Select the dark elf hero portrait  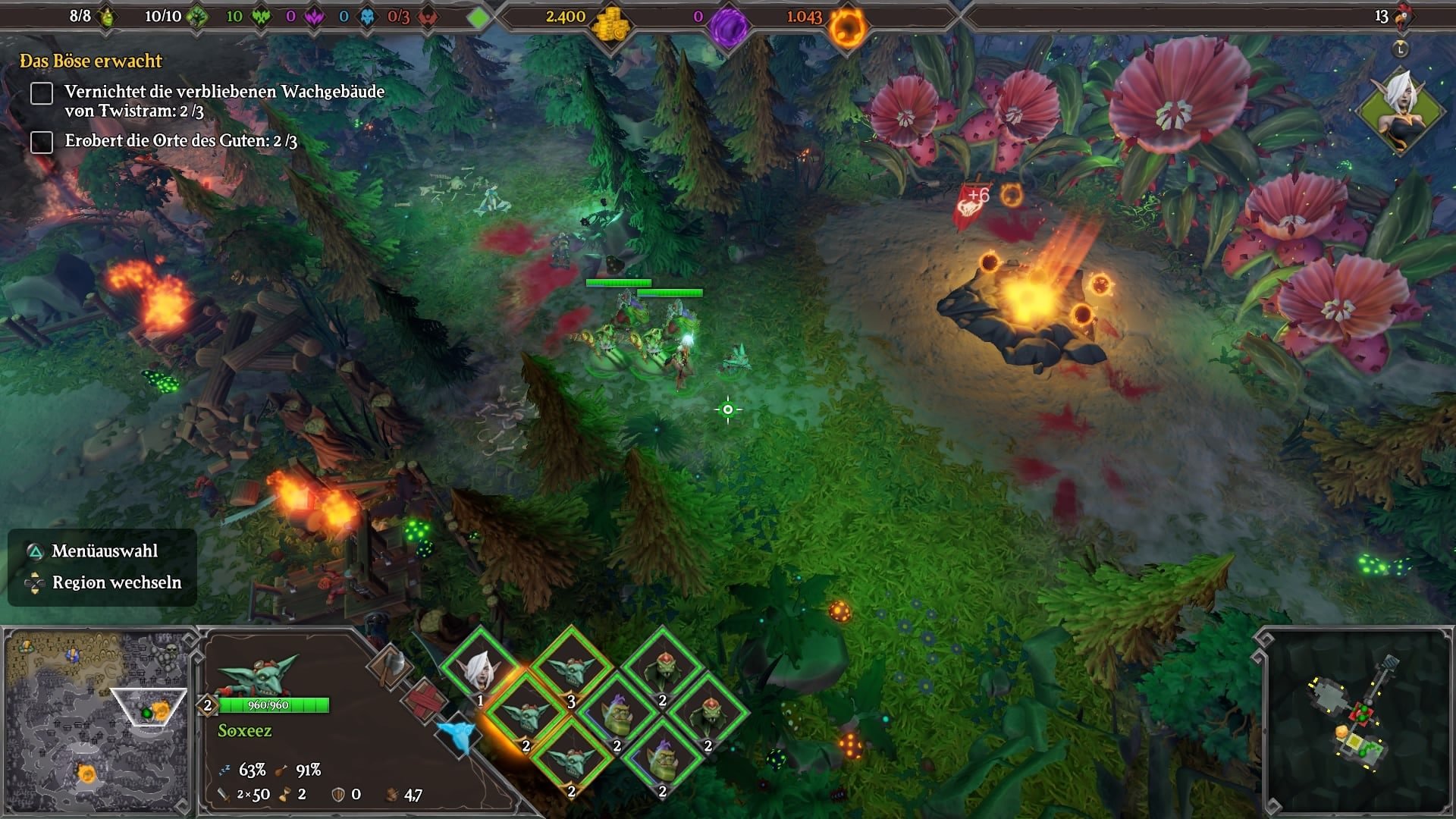pyautogui.click(x=1400, y=111)
